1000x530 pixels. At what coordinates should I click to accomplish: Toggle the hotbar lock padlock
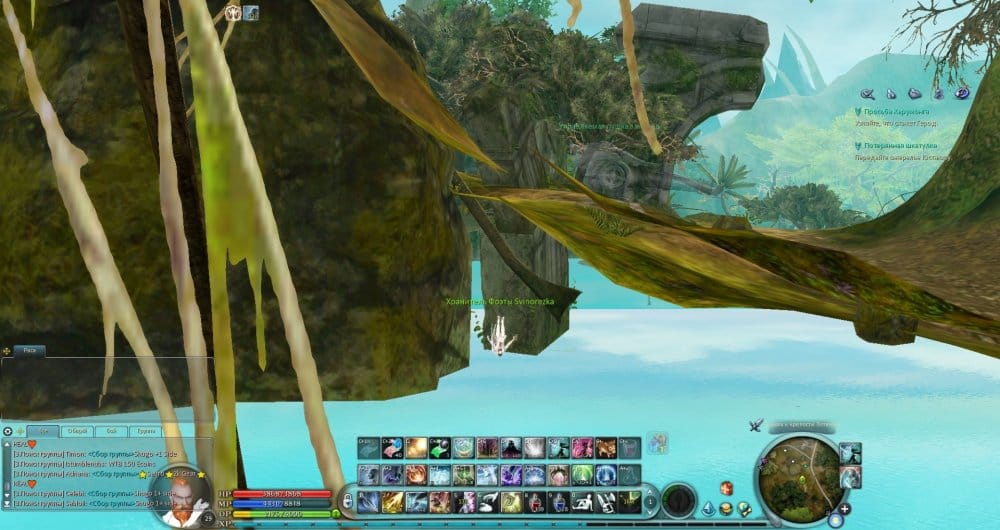tap(347, 501)
